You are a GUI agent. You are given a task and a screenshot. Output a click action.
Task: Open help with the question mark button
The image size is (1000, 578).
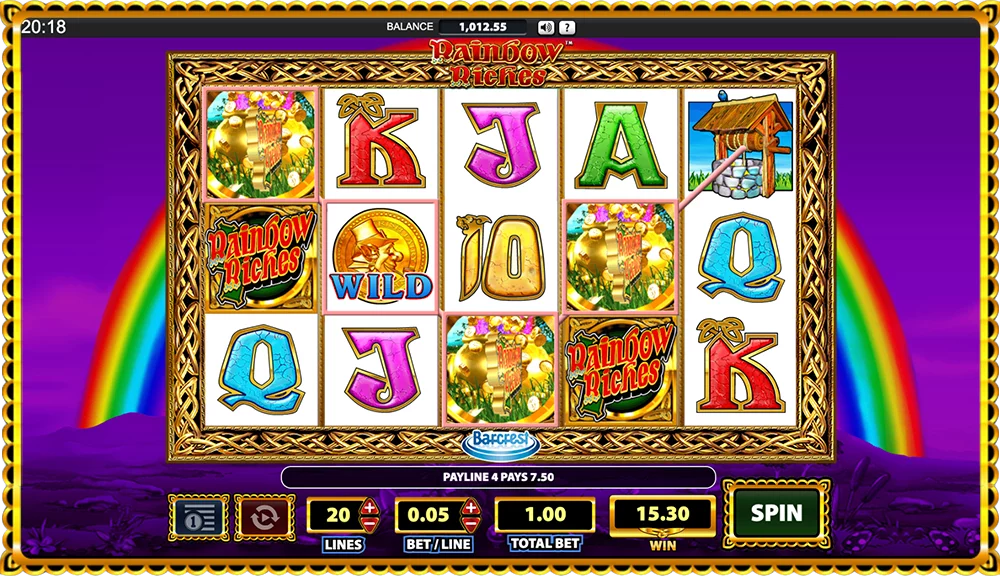[567, 27]
